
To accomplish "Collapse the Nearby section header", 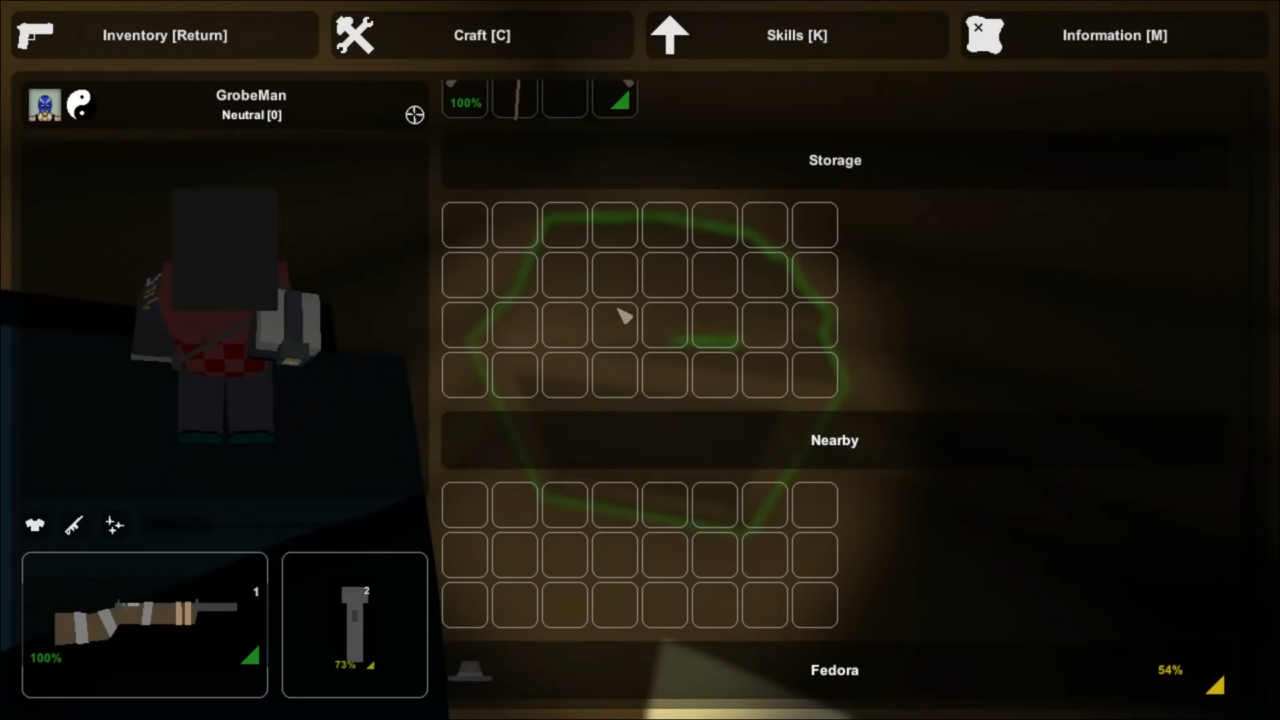I will [x=834, y=440].
